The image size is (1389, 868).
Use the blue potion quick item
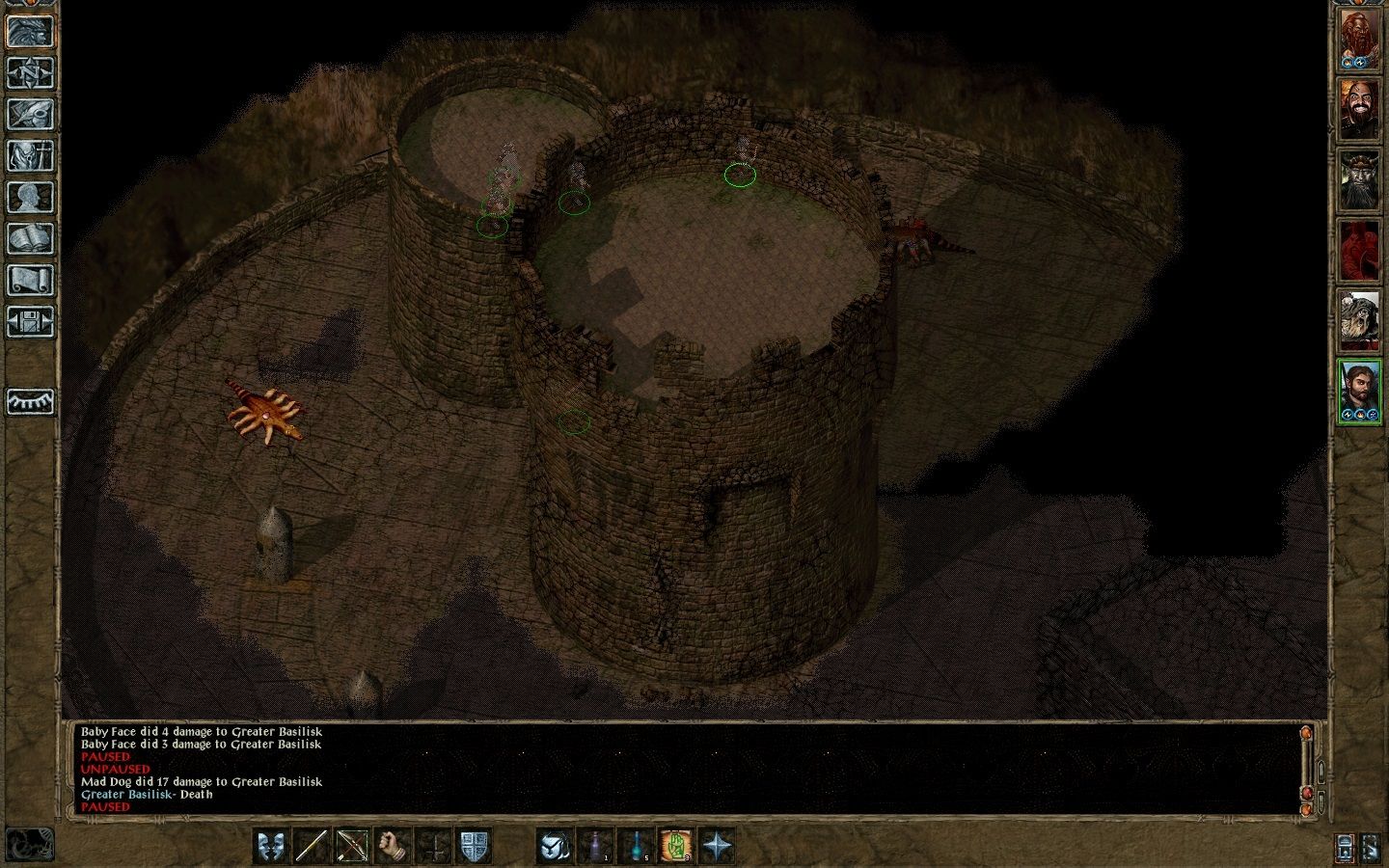[636, 846]
